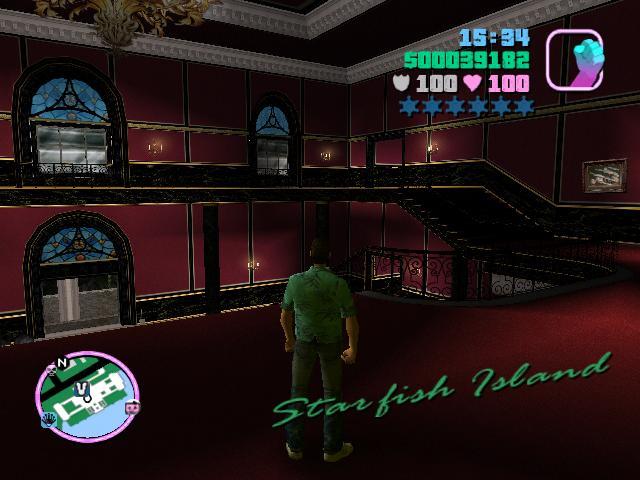
Task: Select the skull marker on the radar
Action: tap(51, 370)
